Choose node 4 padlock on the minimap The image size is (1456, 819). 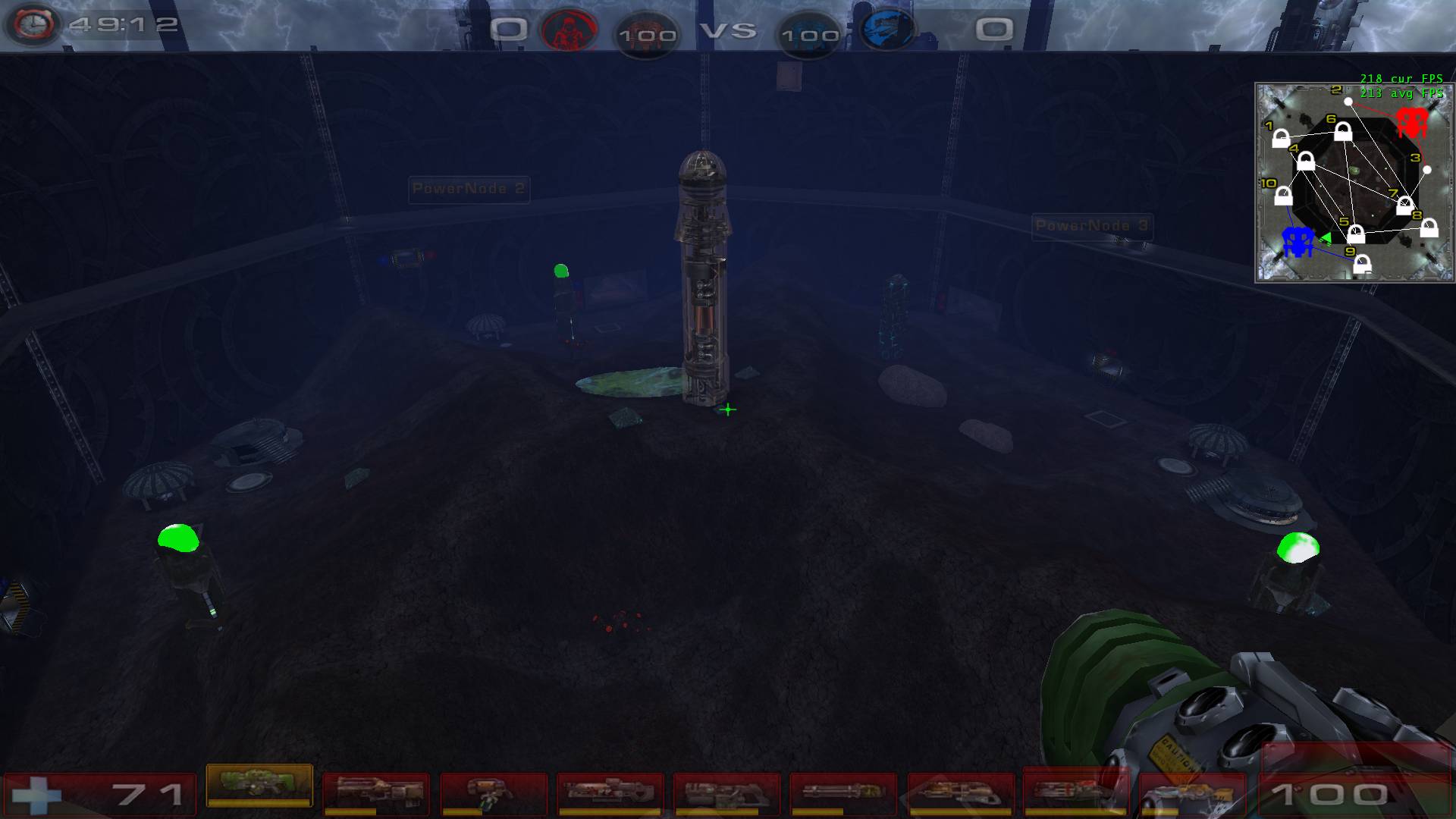[x=1306, y=161]
